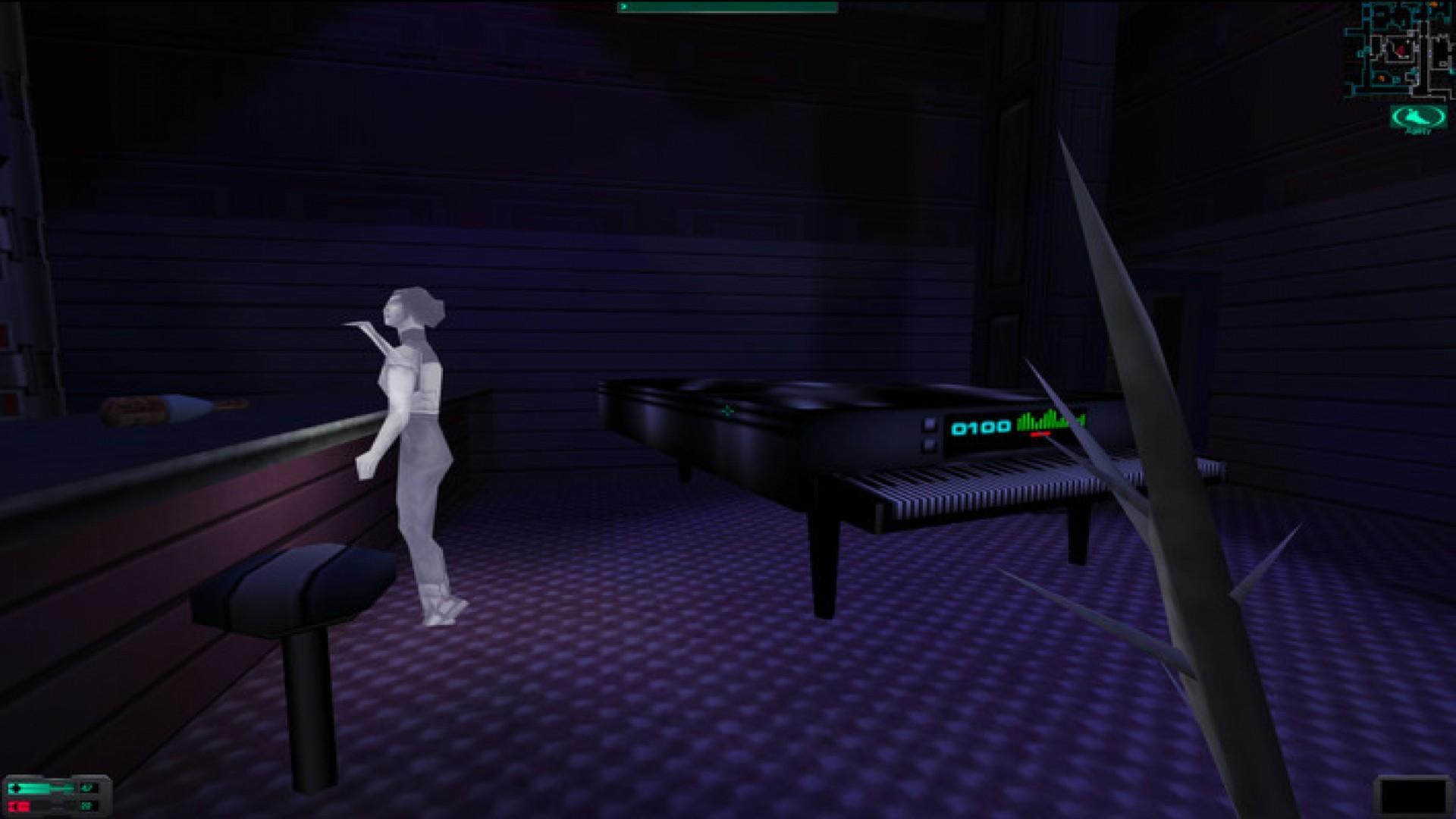The image size is (1456, 819).
Task: Click the bottle on the bar counter
Action: pos(163,408)
